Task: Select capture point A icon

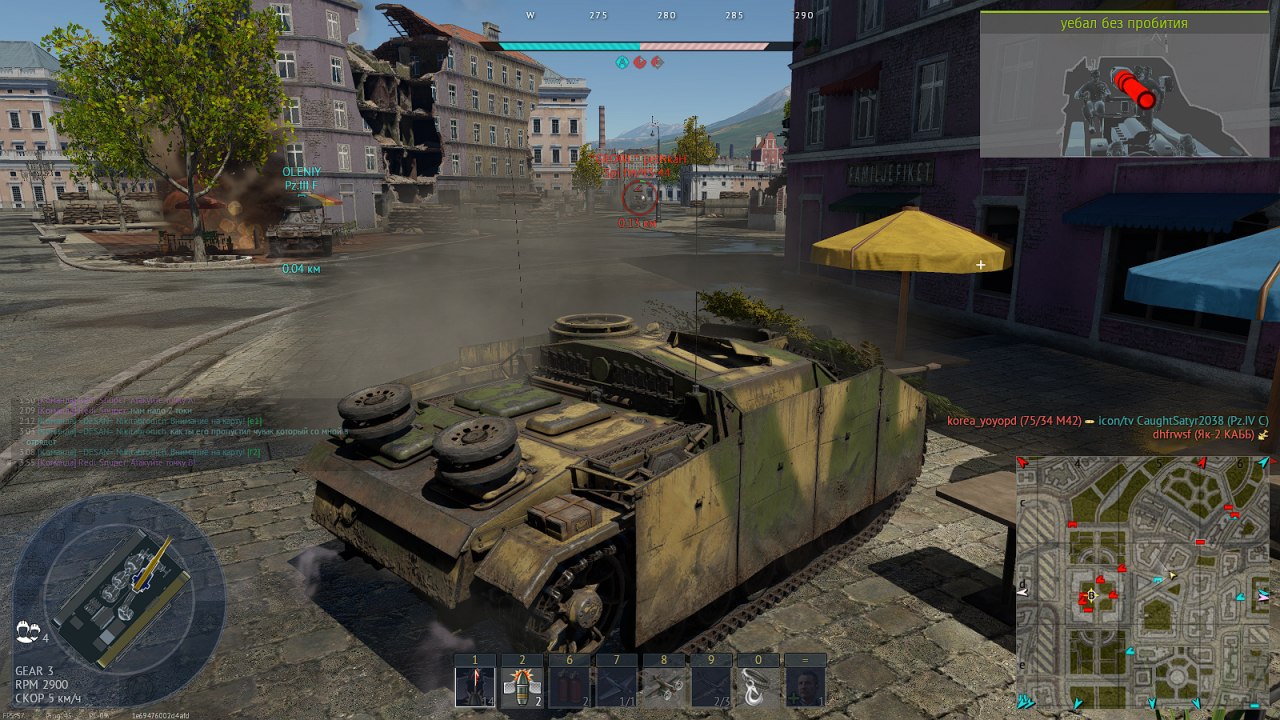Action: pos(622,62)
